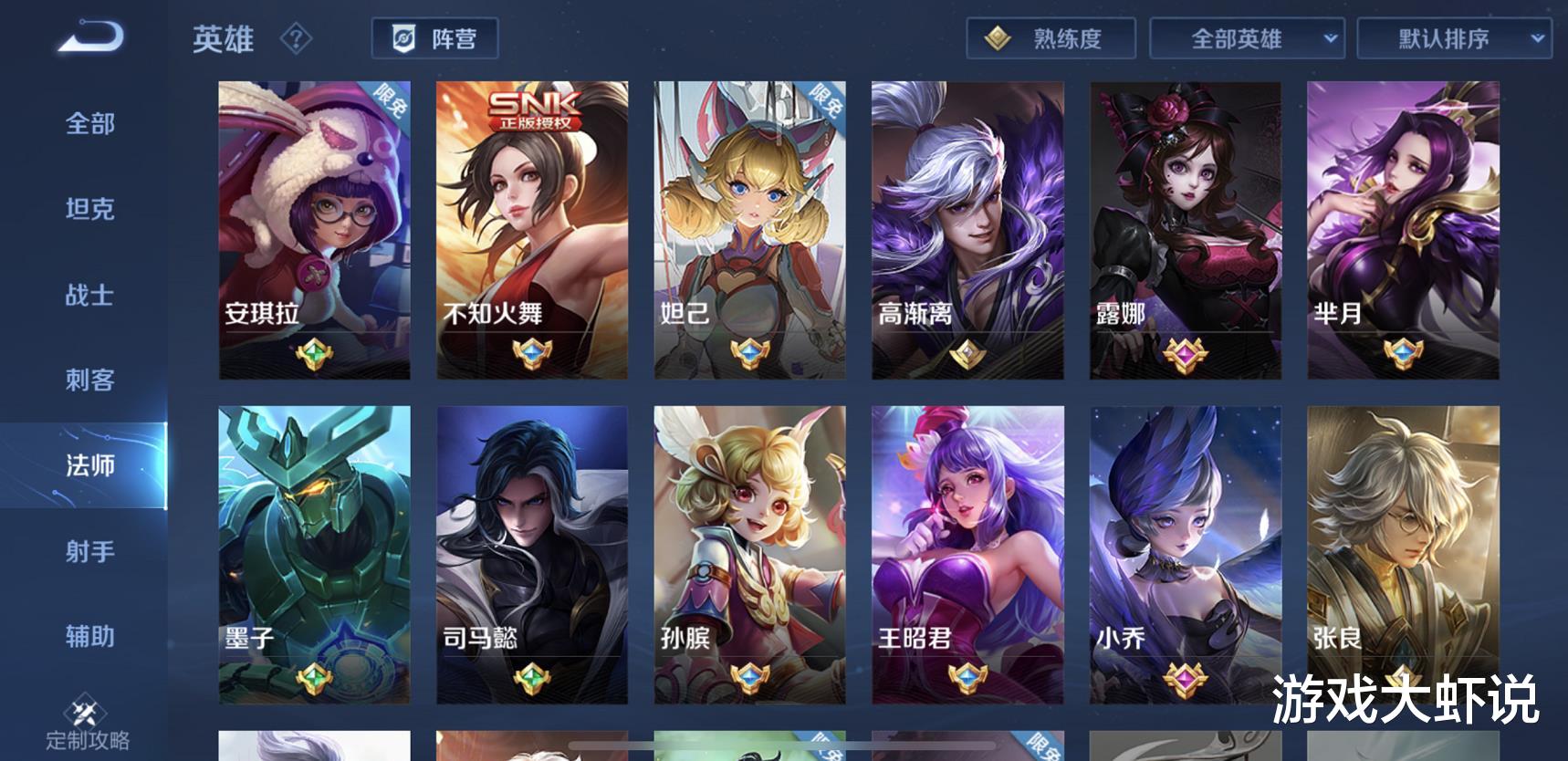This screenshot has width=1568, height=761.
Task: Switch to the 射手 category tab
Action: tap(89, 552)
